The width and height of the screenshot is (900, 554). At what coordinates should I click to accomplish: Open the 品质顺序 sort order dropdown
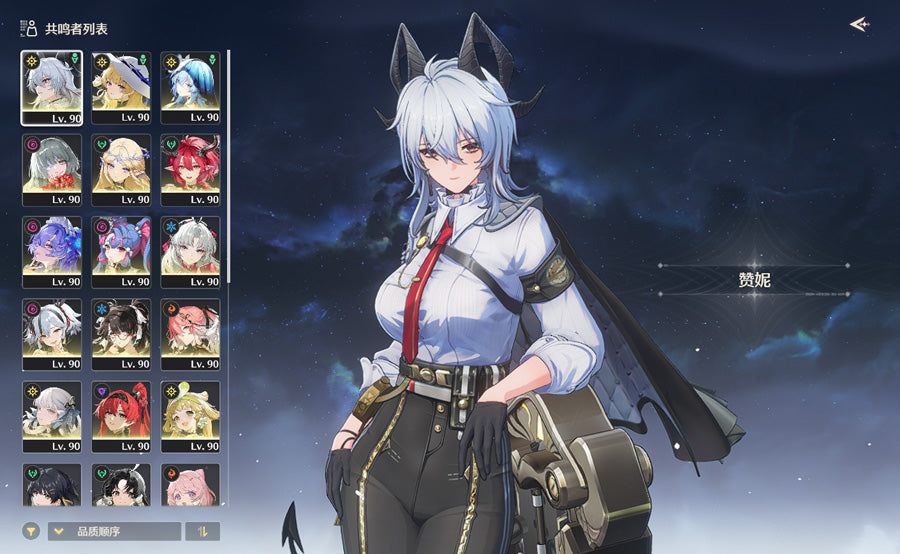(x=115, y=531)
